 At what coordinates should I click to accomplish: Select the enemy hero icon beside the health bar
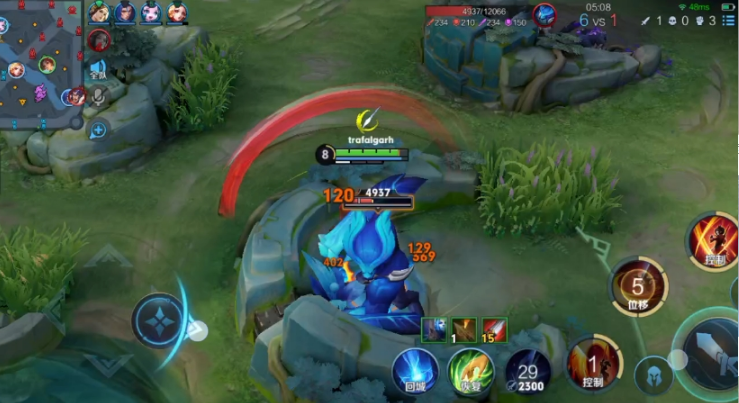[x=545, y=15]
